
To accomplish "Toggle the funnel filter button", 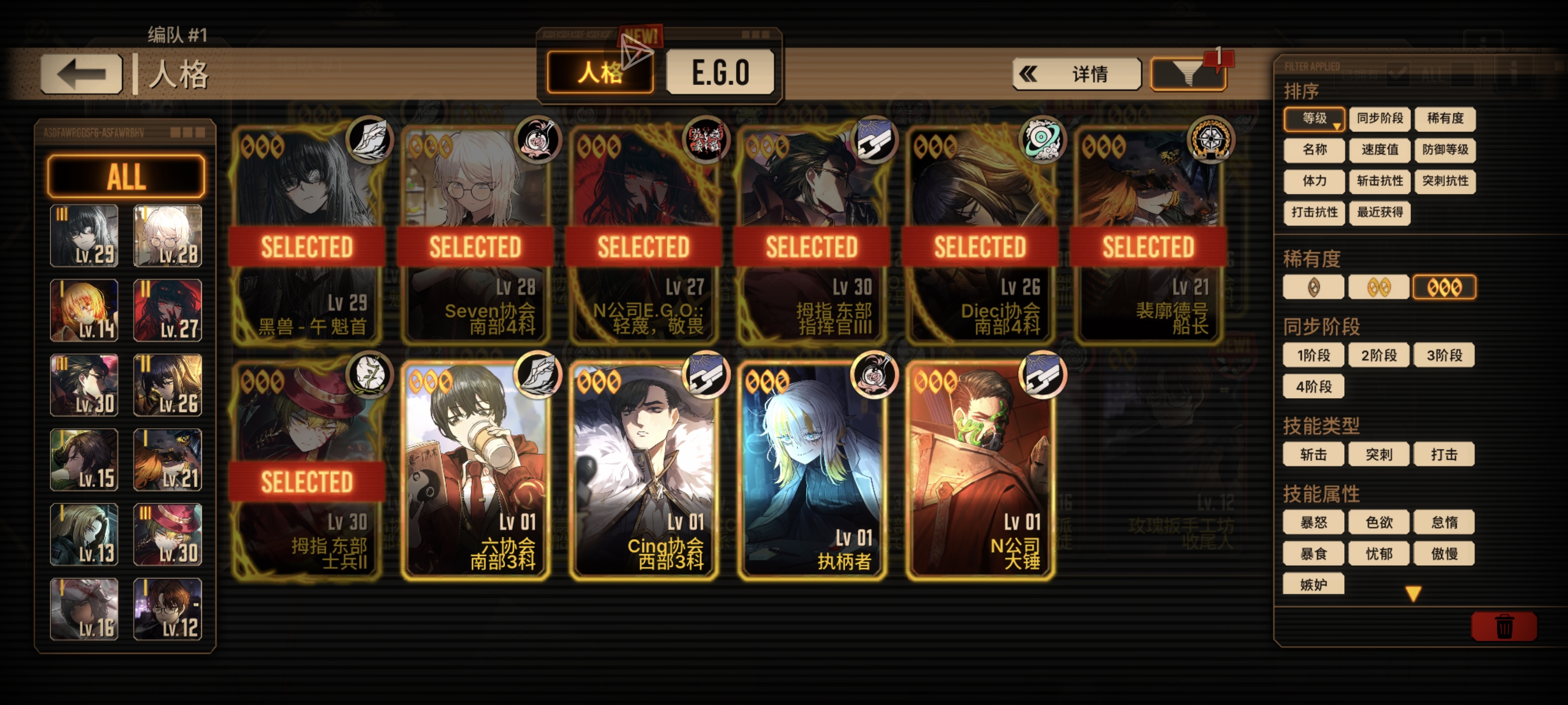I will tap(1188, 74).
